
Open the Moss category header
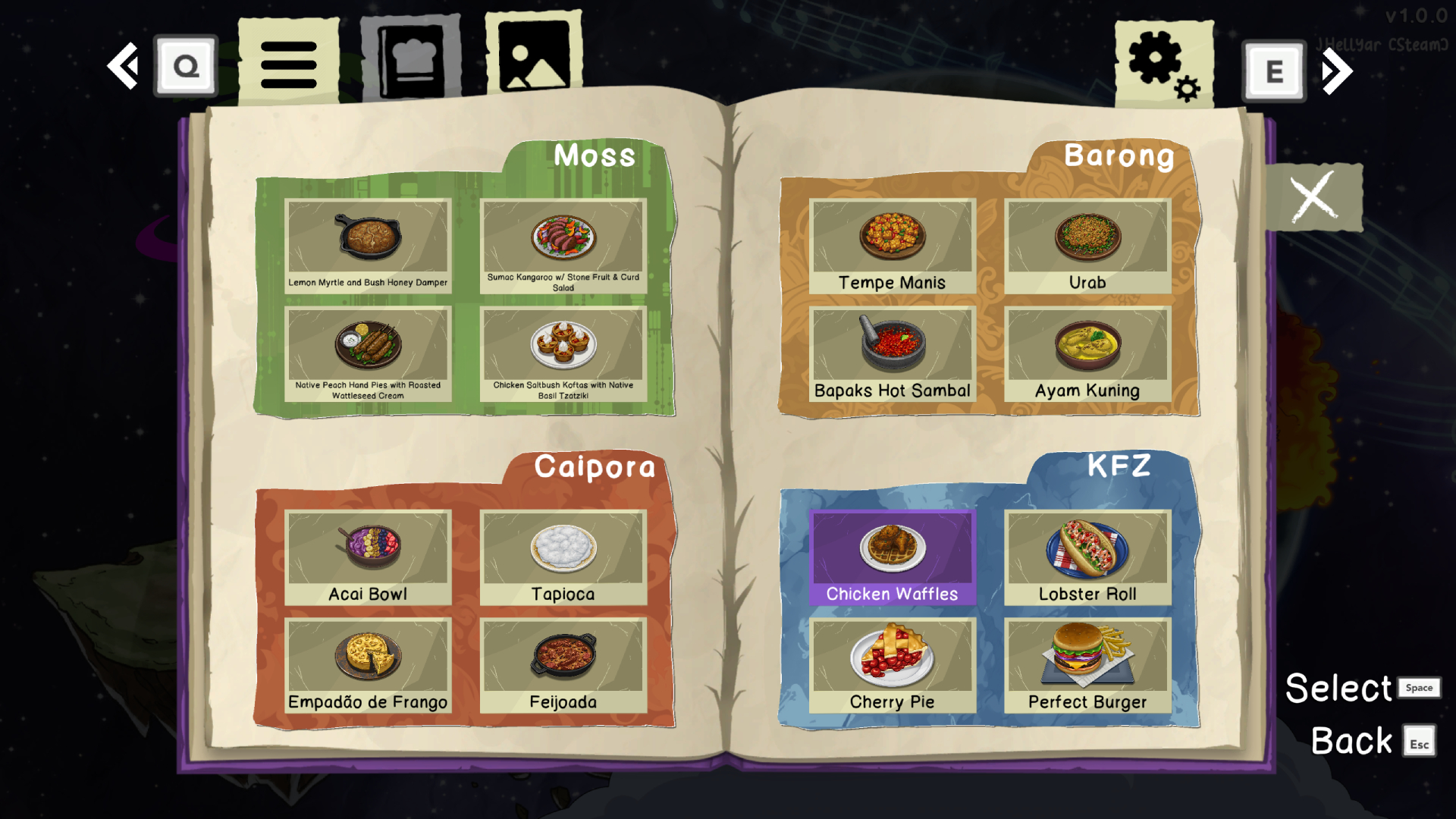tap(596, 157)
